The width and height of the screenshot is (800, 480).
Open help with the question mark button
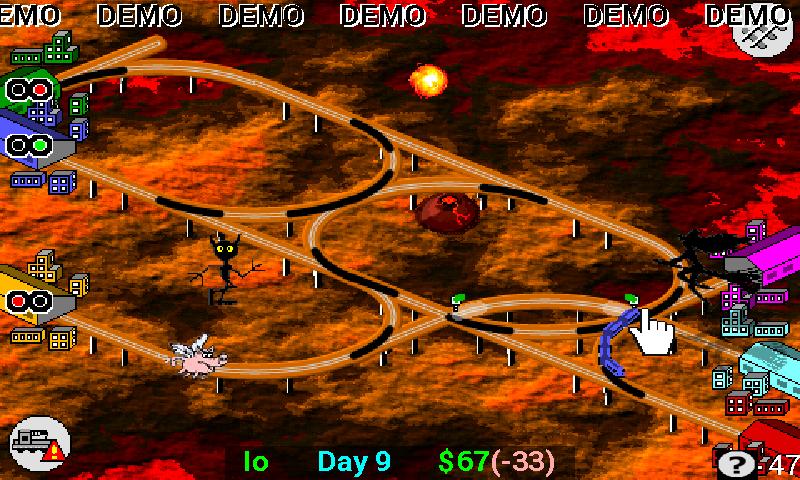(737, 463)
